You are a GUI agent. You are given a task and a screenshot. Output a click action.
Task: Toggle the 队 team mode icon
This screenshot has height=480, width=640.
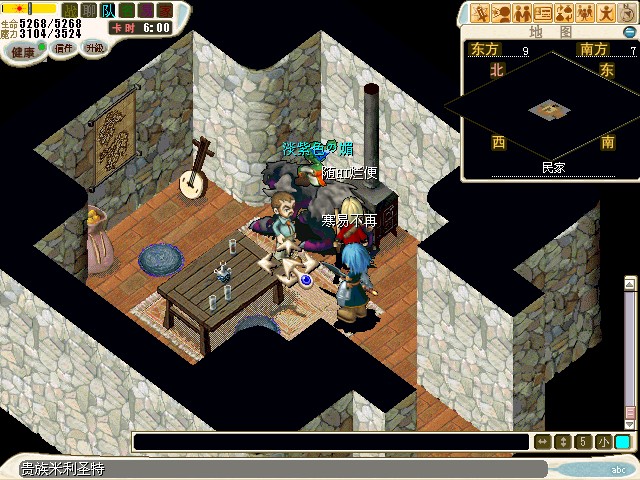(108, 10)
